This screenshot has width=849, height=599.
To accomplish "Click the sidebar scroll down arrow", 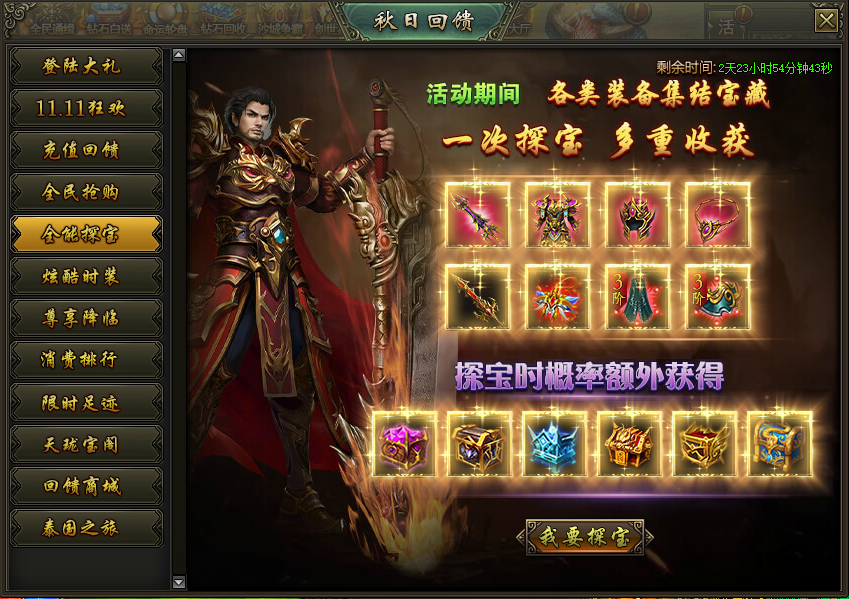I will point(179,581).
